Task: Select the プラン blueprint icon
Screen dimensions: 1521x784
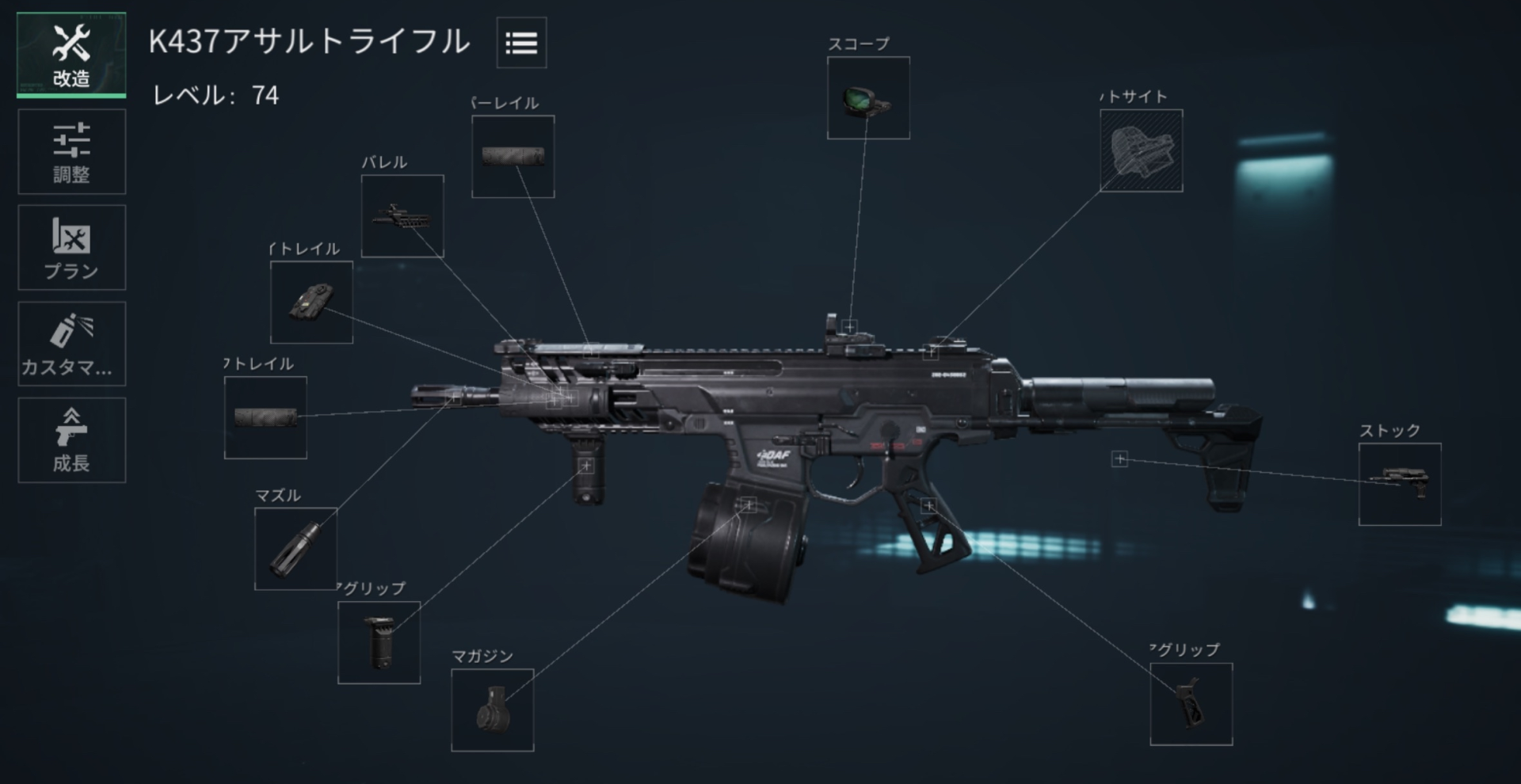Action: click(x=71, y=247)
